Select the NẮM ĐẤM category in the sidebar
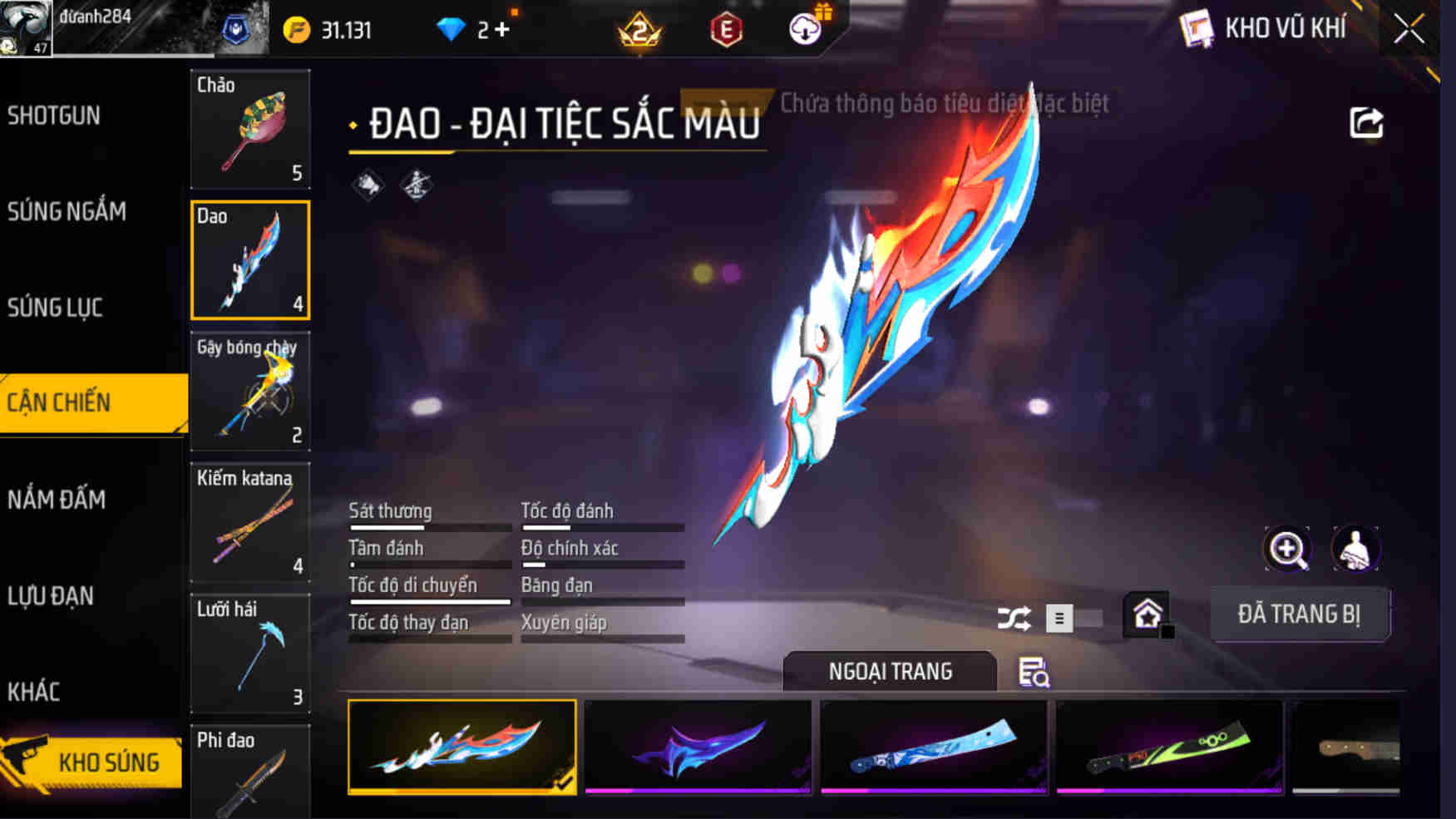This screenshot has height=819, width=1456. tap(57, 501)
